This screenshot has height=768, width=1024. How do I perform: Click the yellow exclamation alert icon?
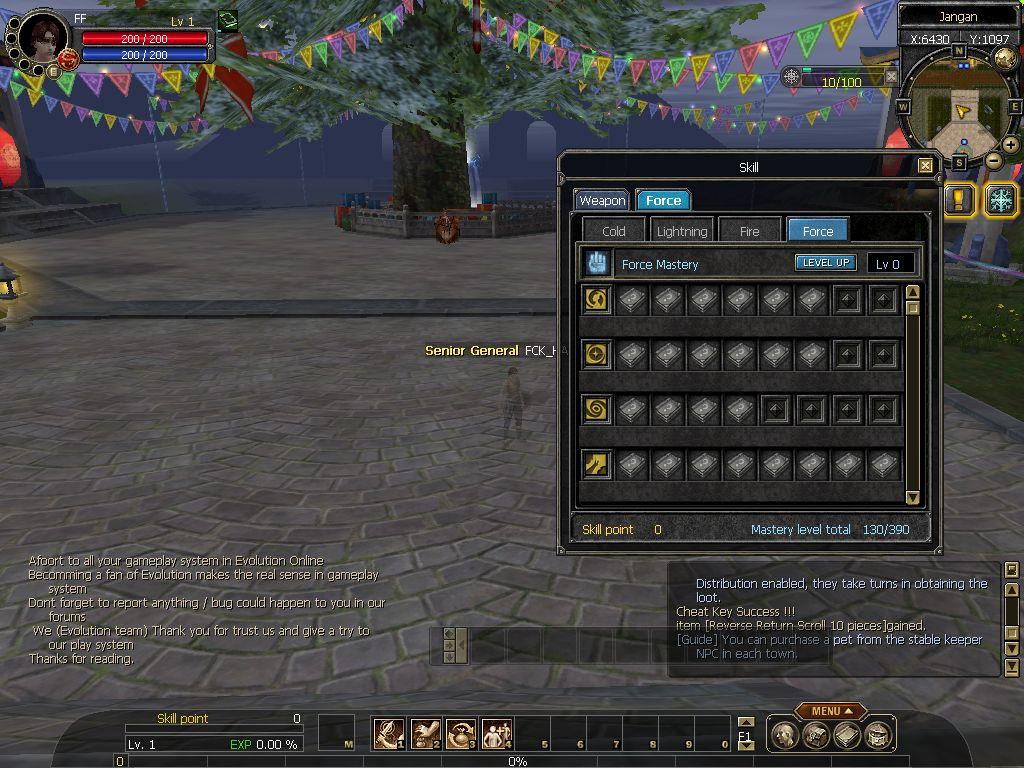(958, 199)
